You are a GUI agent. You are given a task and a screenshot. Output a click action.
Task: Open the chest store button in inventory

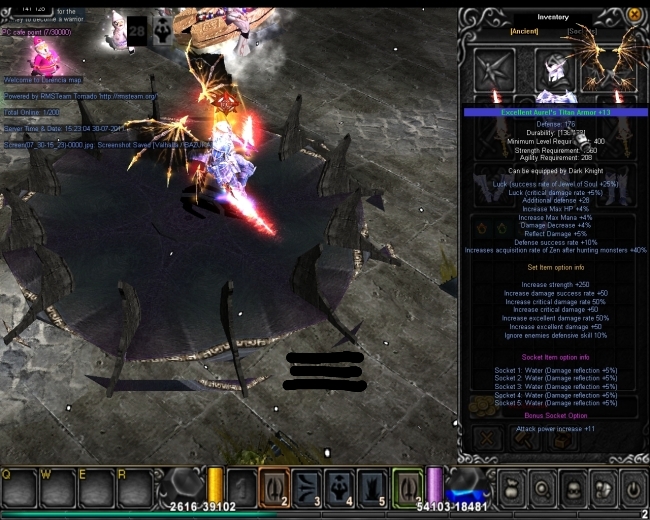(x=562, y=437)
